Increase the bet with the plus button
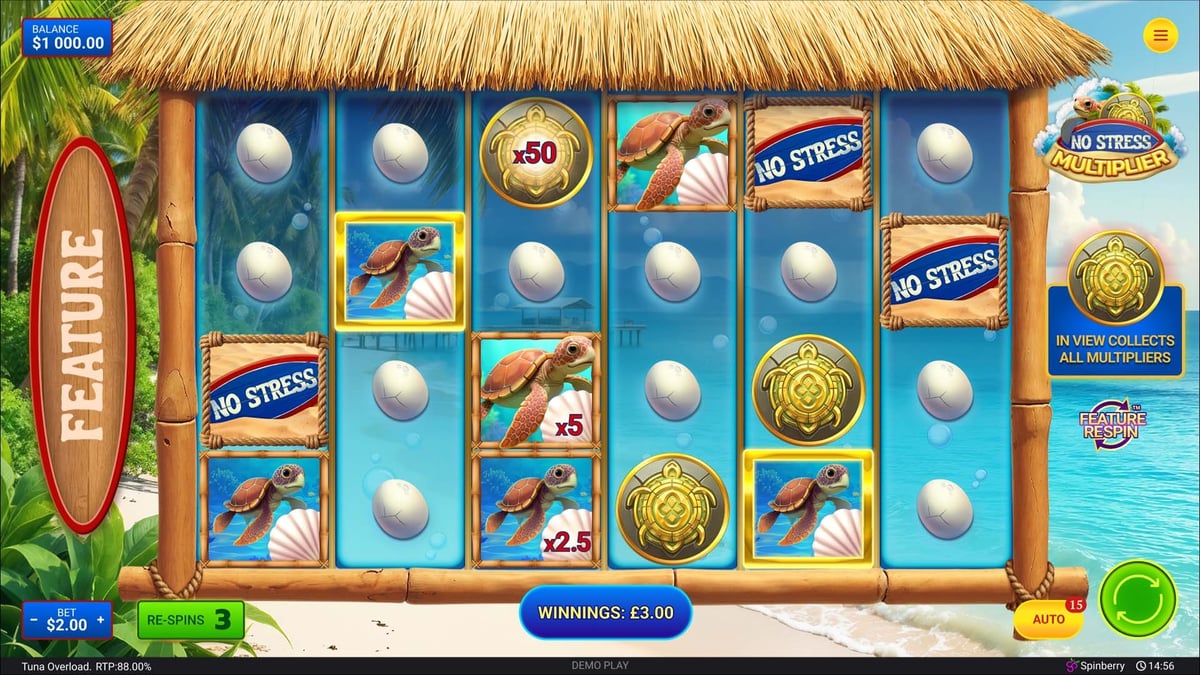Viewport: 1200px width, 675px height. coord(100,621)
